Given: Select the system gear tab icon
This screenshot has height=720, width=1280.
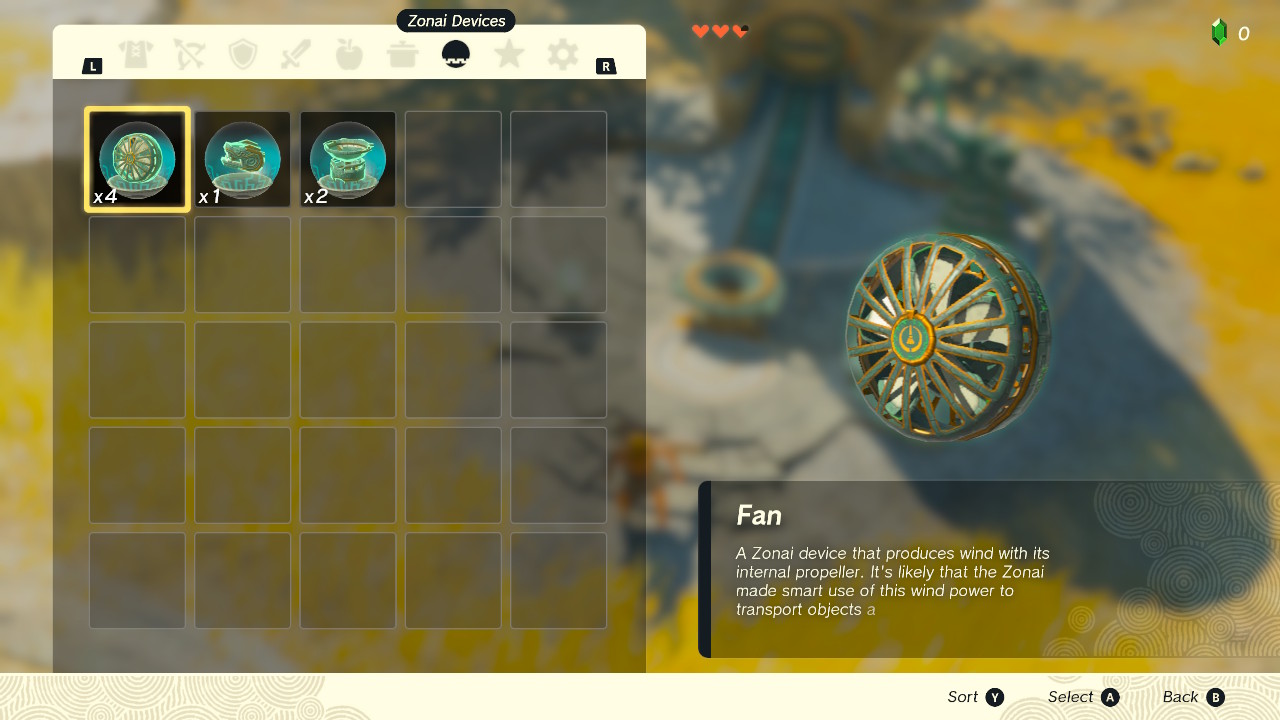Looking at the screenshot, I should click(x=561, y=54).
